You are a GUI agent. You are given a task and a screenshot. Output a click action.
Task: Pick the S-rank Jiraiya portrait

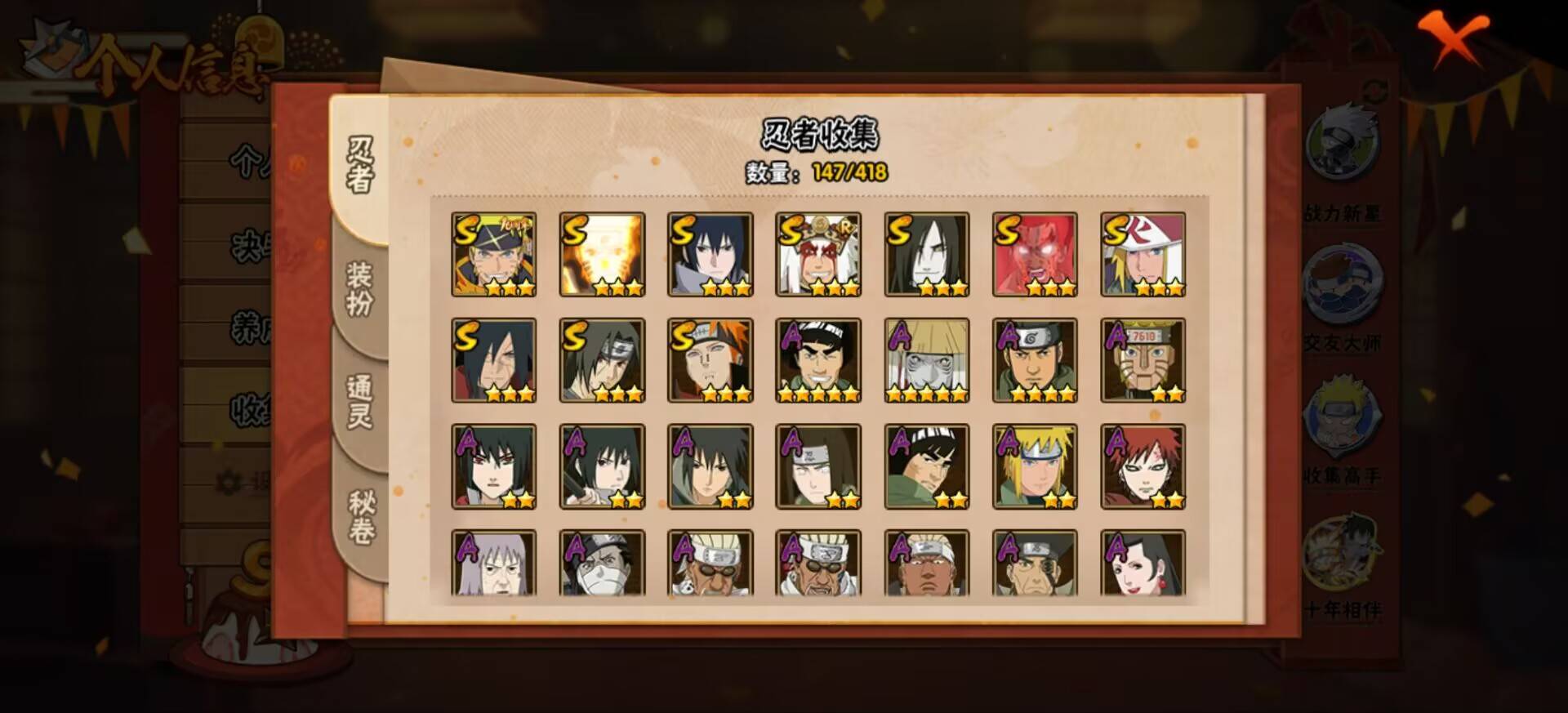tap(818, 254)
